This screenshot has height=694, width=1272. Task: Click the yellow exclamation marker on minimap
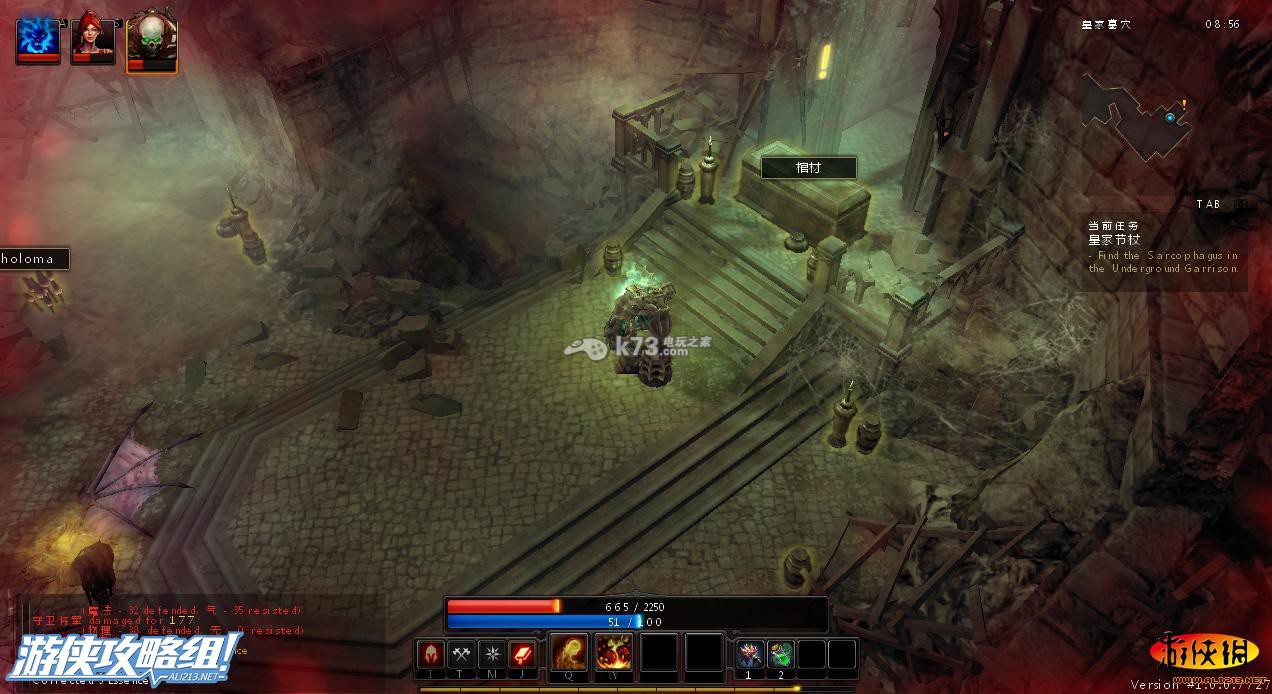tap(1184, 103)
